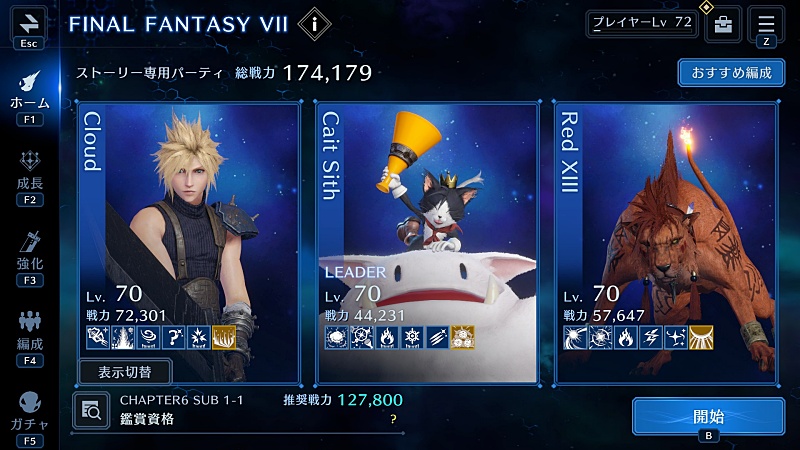
Task: Show info for Final Fantasy VII title
Action: tap(315, 22)
